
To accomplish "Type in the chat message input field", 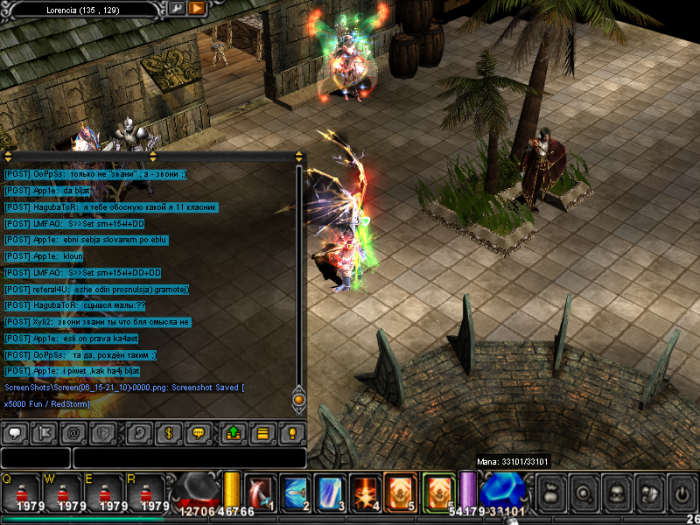I will pos(189,458).
